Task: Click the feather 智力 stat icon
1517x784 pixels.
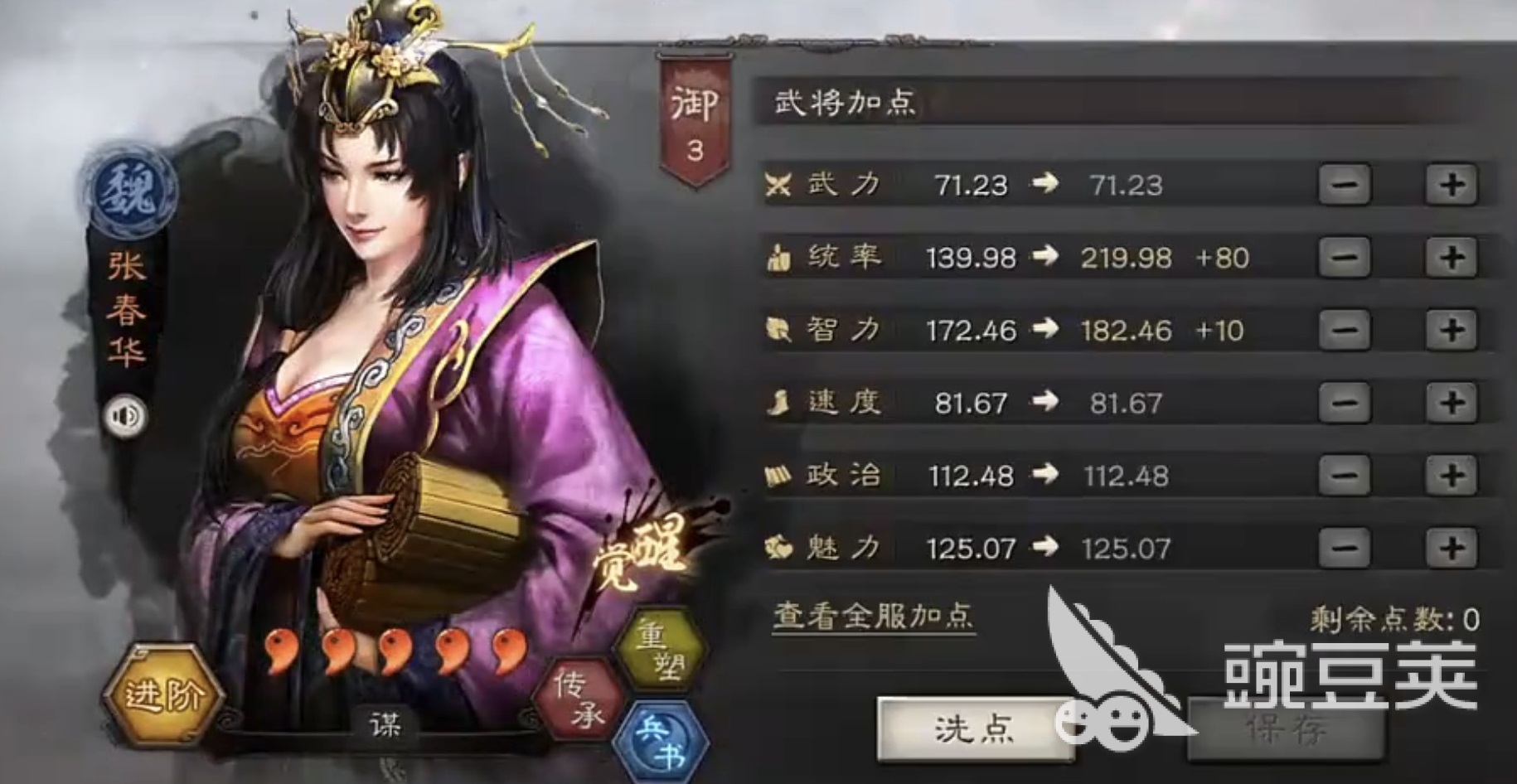Action: (x=778, y=330)
